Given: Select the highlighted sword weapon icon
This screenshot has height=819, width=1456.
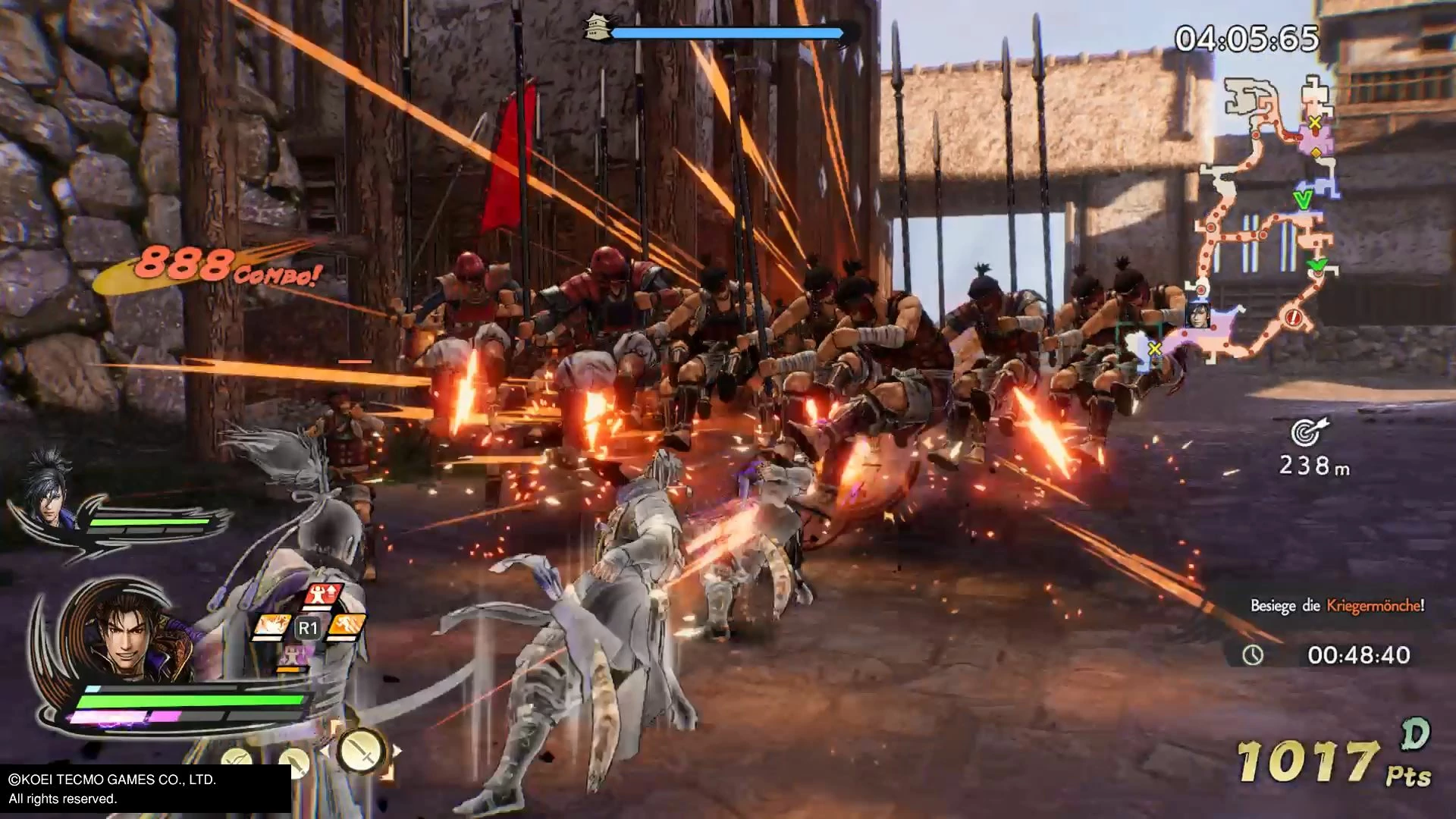Looking at the screenshot, I should (x=360, y=752).
